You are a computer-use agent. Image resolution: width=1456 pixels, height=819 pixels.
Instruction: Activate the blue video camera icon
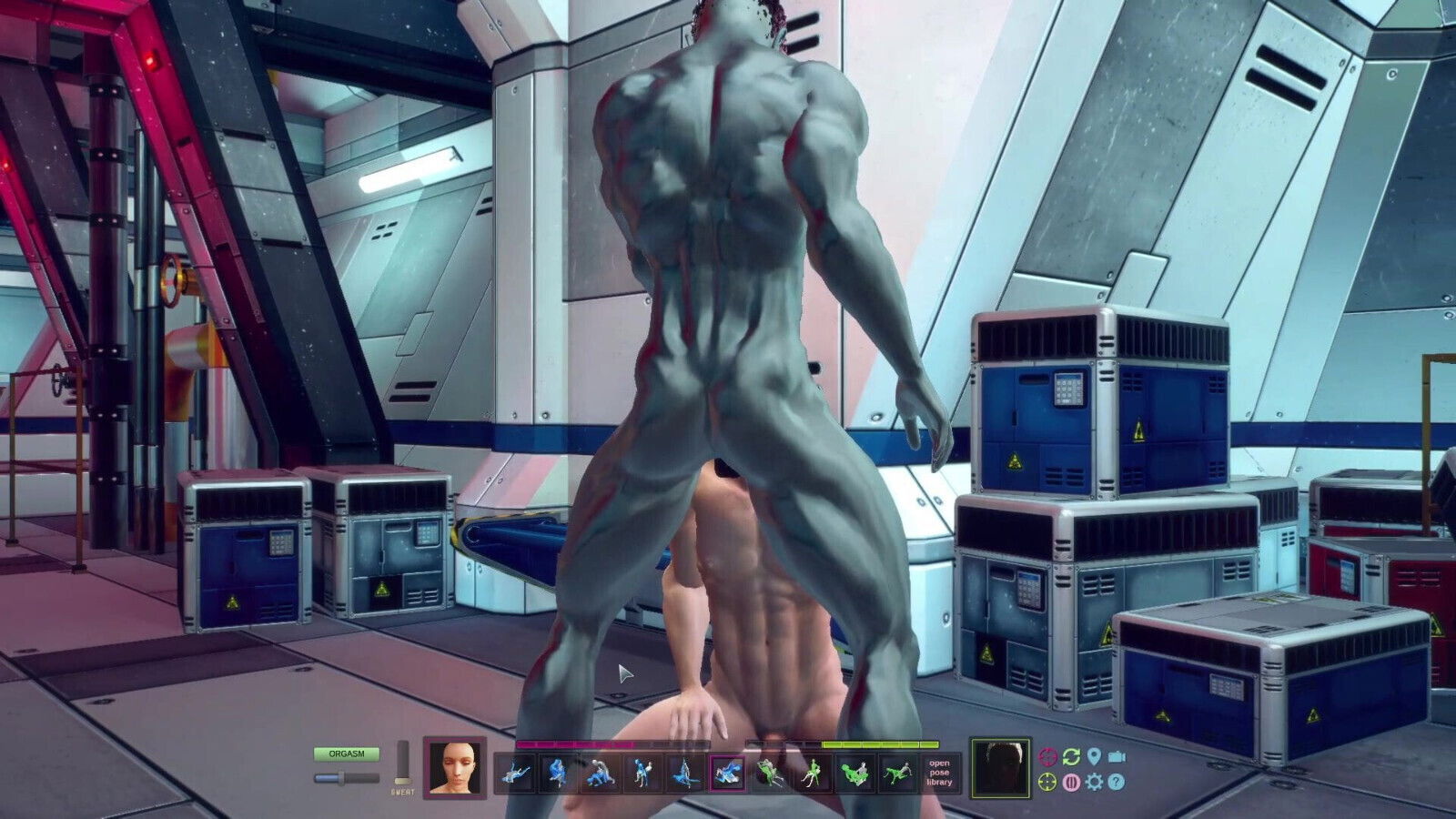point(1117,757)
